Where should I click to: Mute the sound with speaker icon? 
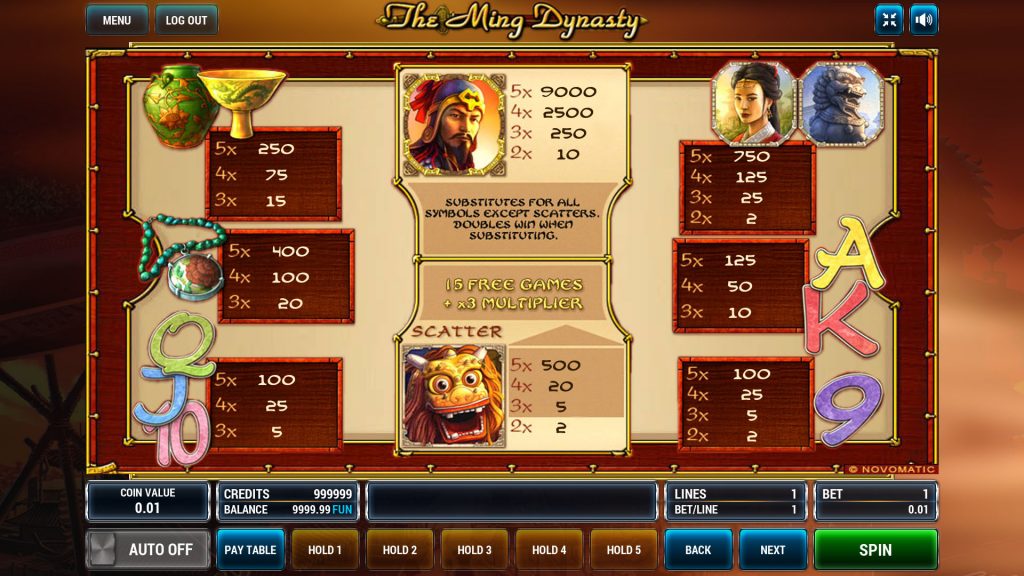924,20
